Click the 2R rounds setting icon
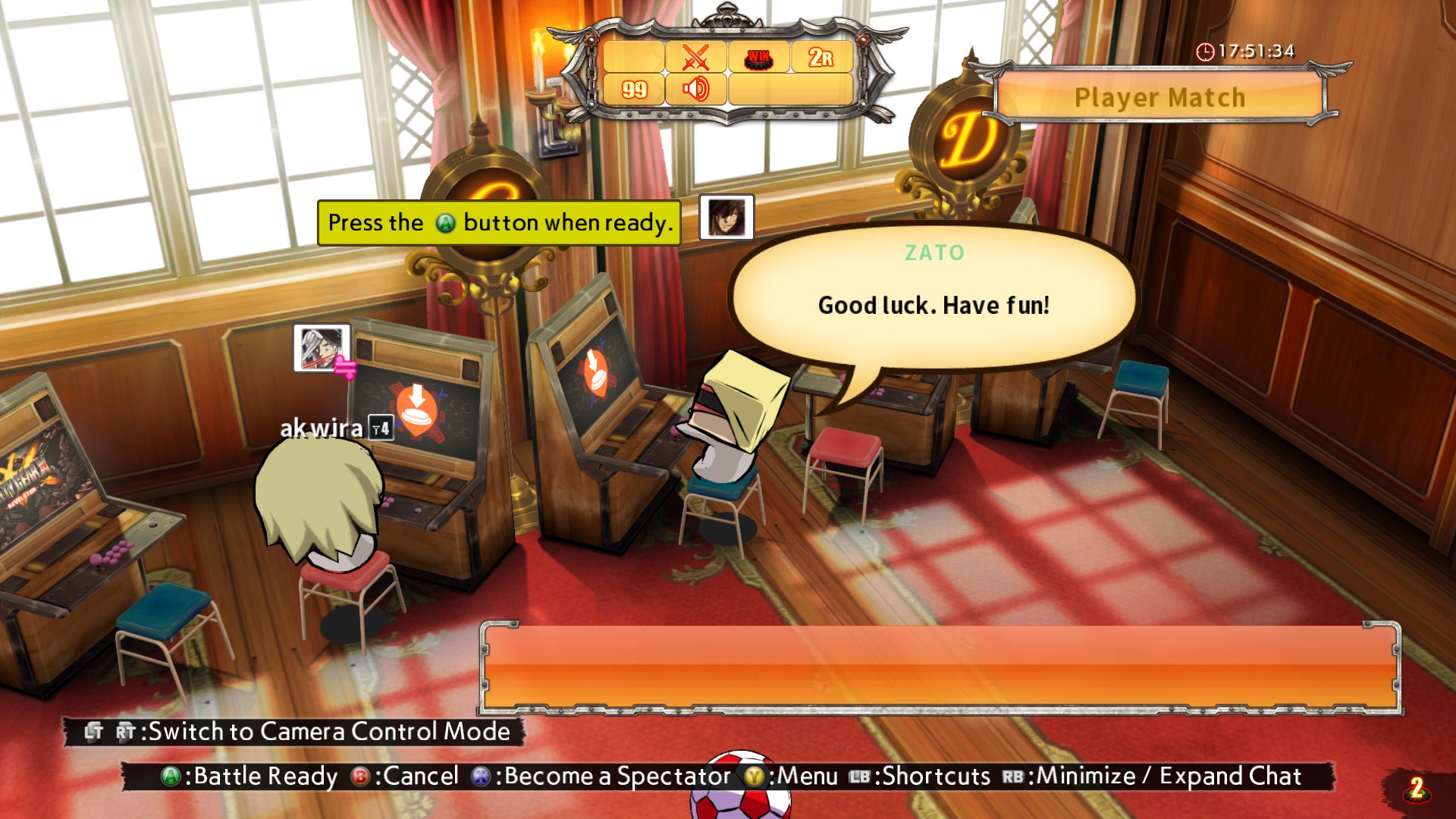 click(821, 57)
